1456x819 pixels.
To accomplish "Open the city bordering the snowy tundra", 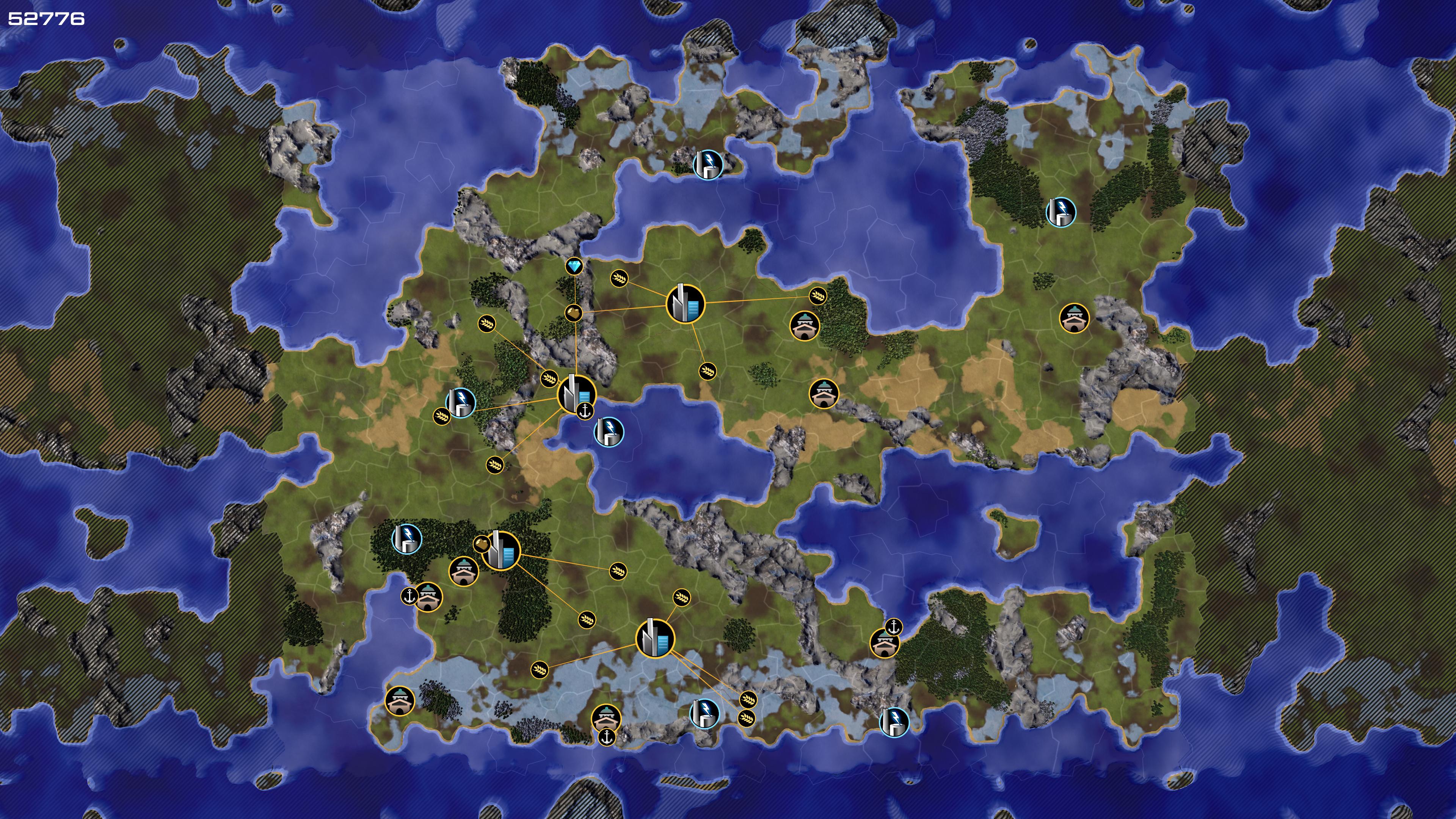I will click(655, 638).
